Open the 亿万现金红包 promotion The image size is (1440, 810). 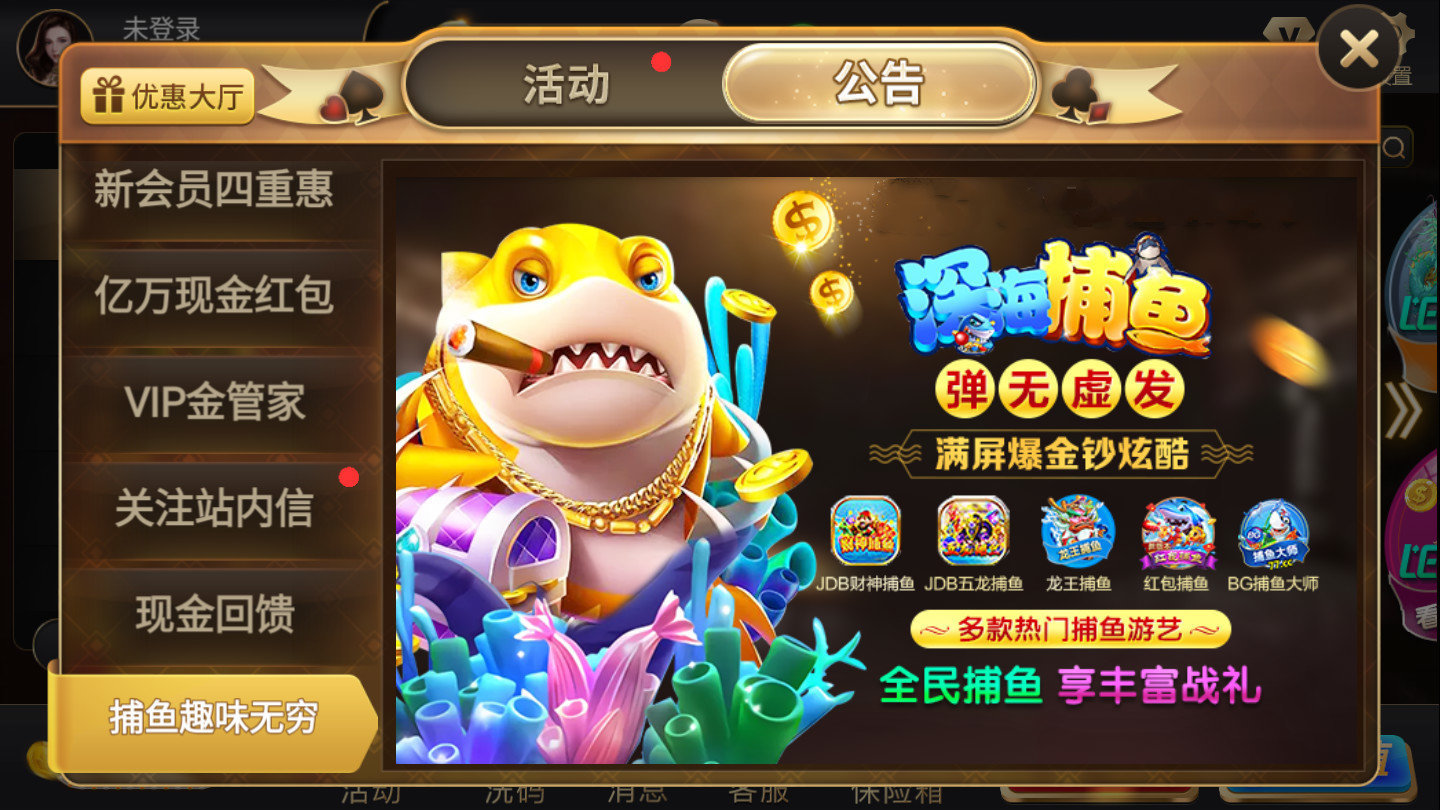(x=213, y=297)
